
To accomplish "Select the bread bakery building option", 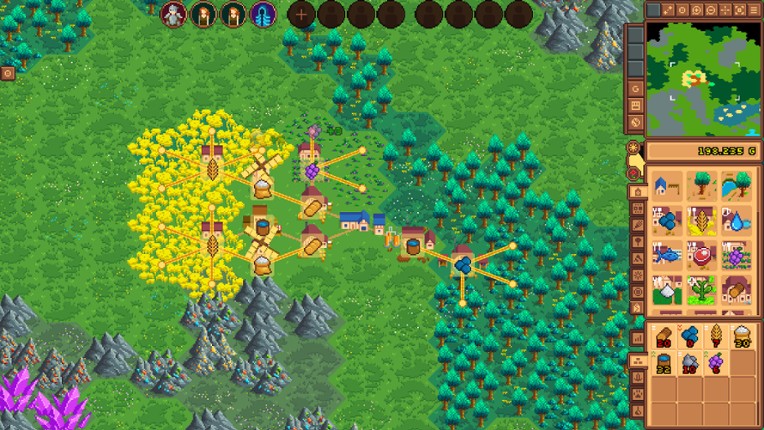I will [x=737, y=290].
